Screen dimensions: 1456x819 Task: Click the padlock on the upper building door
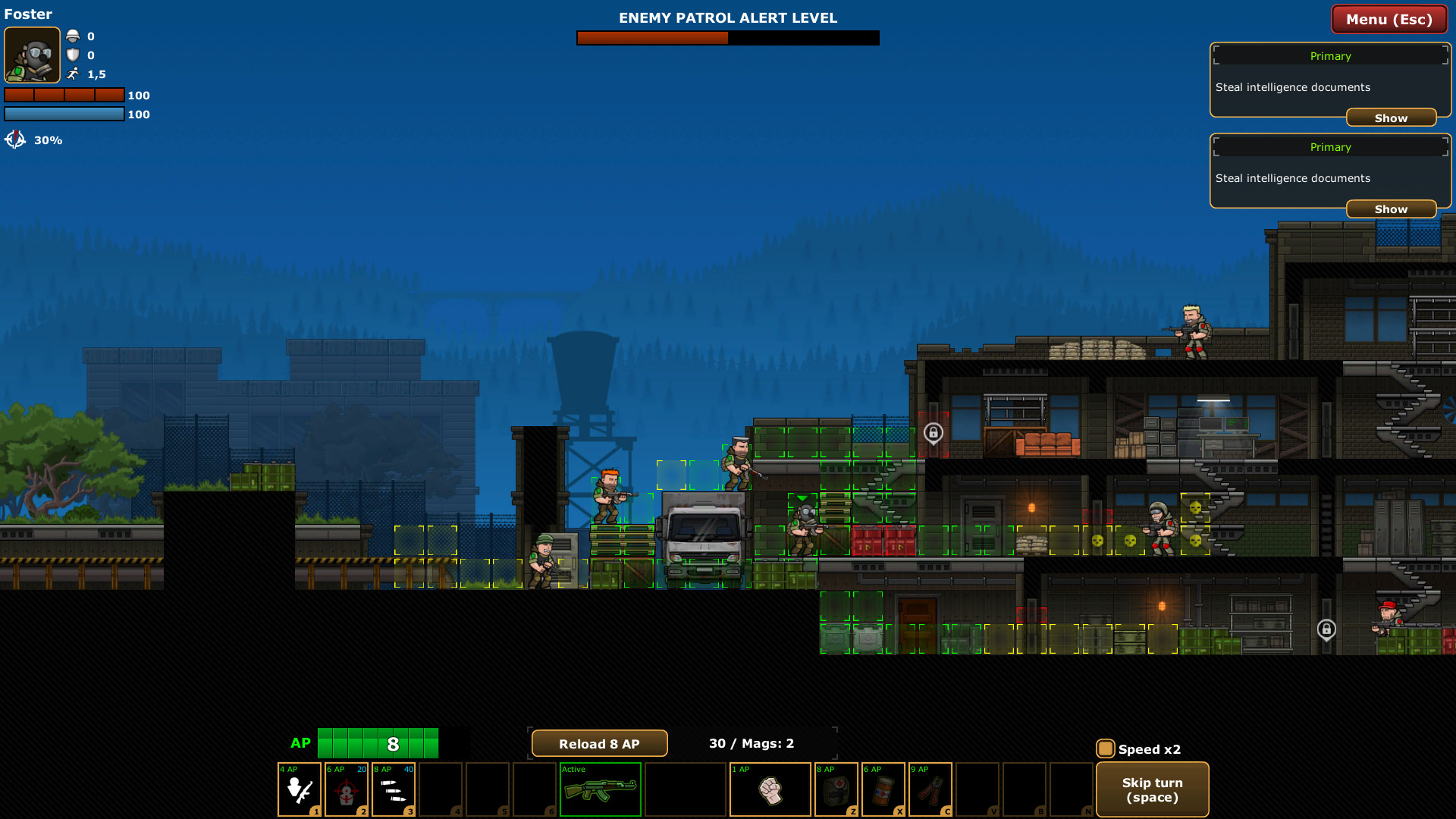(x=934, y=434)
